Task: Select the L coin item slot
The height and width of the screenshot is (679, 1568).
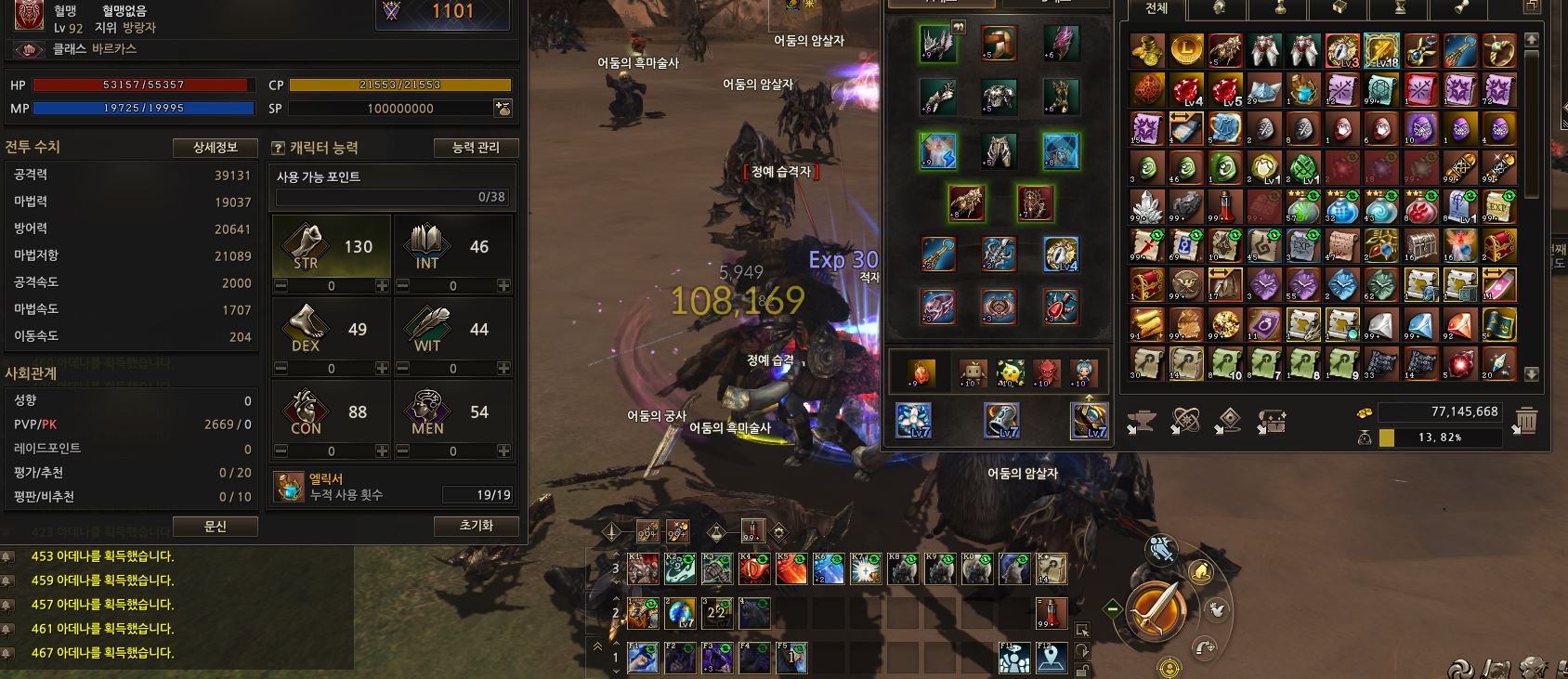Action: [x=1186, y=51]
